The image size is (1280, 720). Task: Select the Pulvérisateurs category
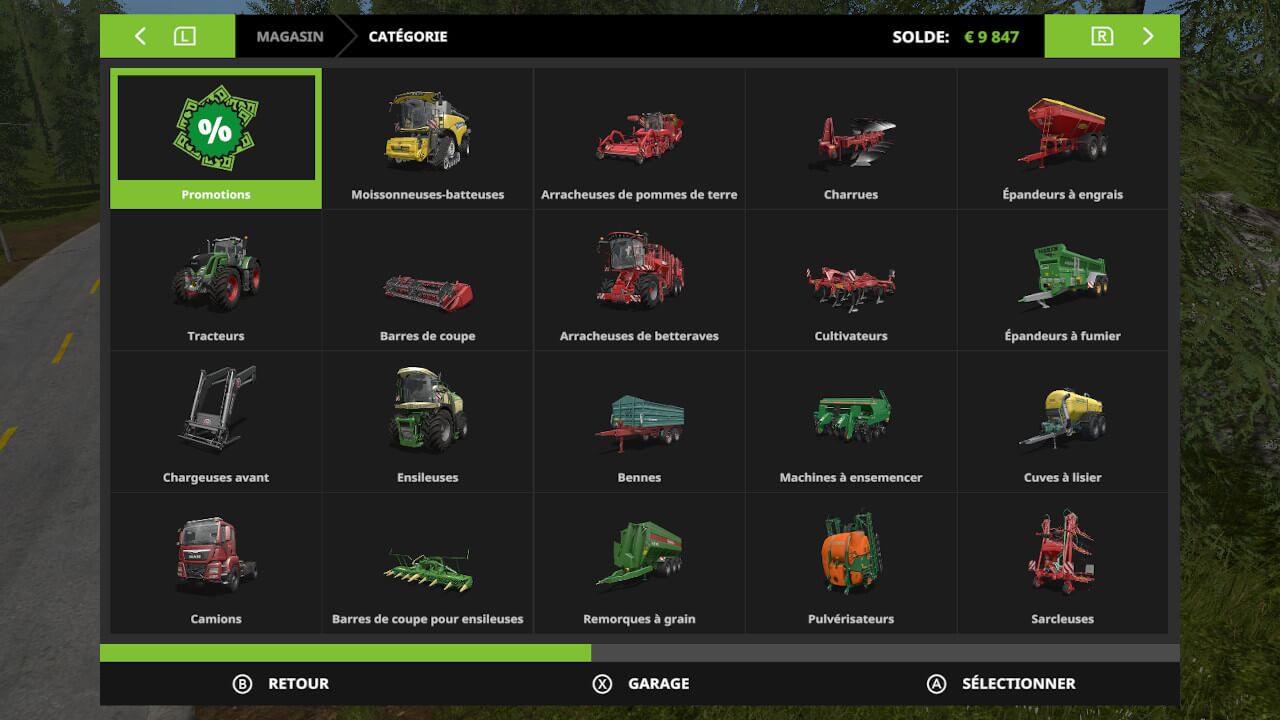[851, 563]
